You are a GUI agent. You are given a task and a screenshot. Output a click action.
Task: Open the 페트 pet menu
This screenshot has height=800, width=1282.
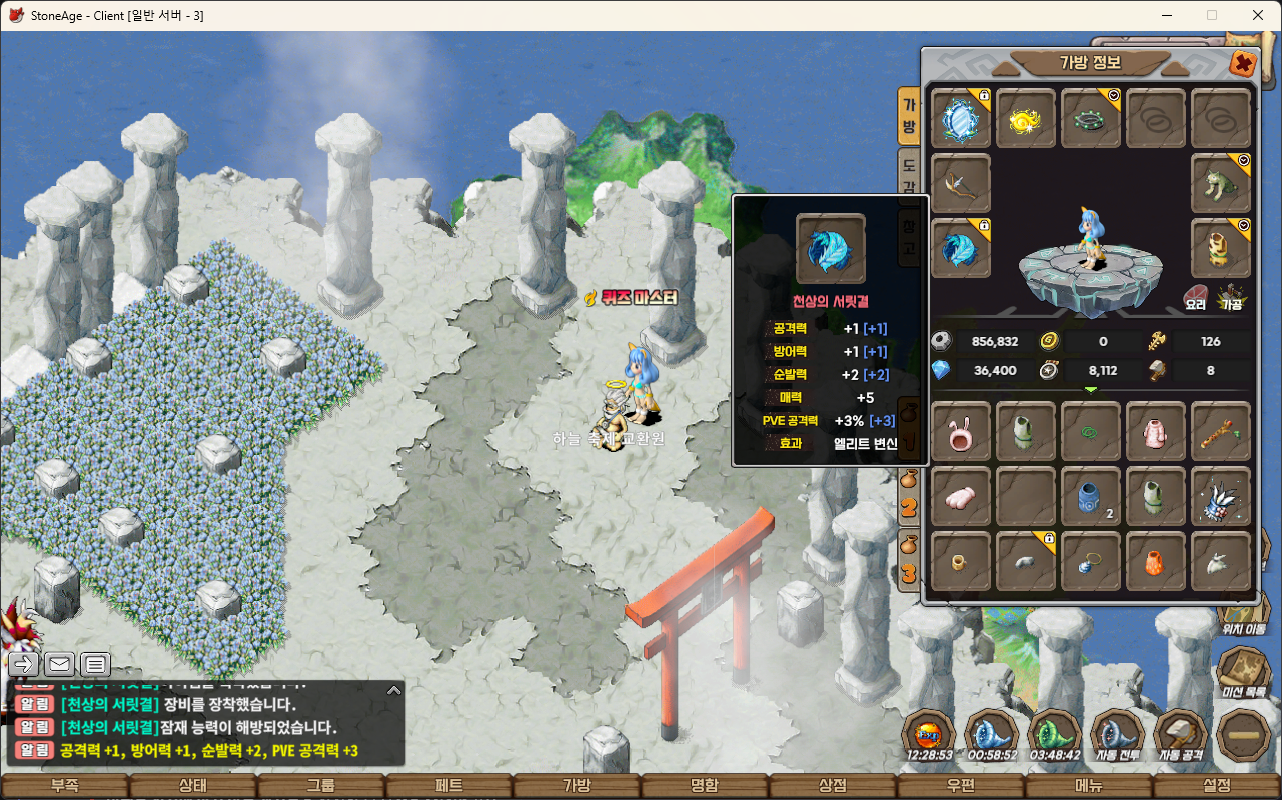[x=449, y=786]
